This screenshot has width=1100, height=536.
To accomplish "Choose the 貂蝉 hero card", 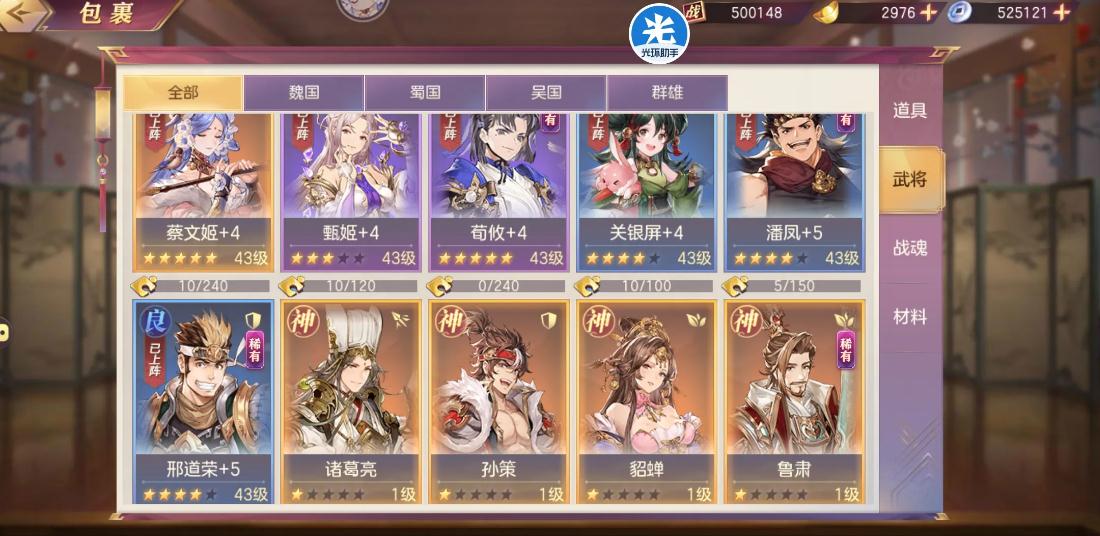I will [648, 400].
